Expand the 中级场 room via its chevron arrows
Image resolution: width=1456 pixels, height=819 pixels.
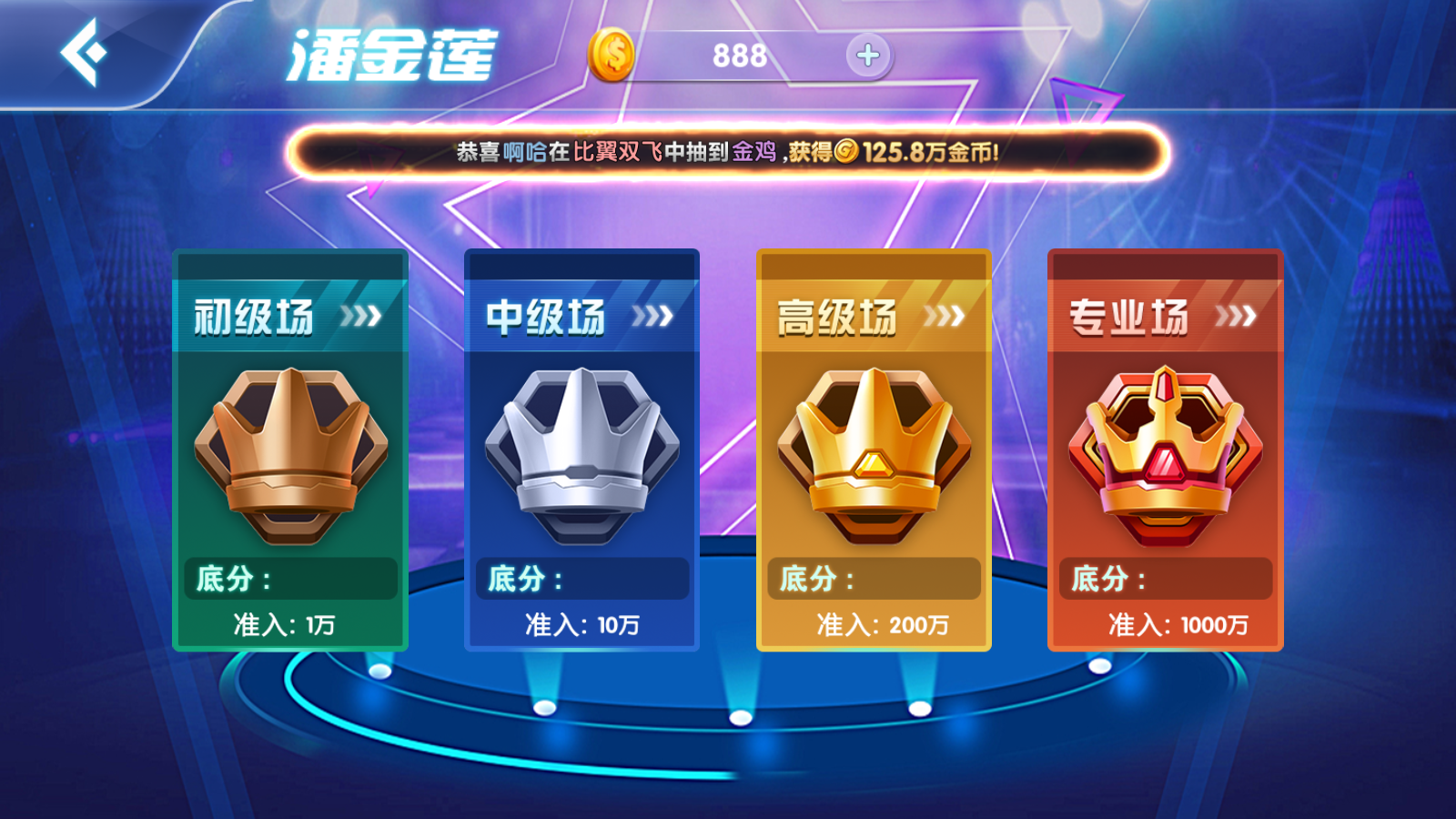pos(652,314)
